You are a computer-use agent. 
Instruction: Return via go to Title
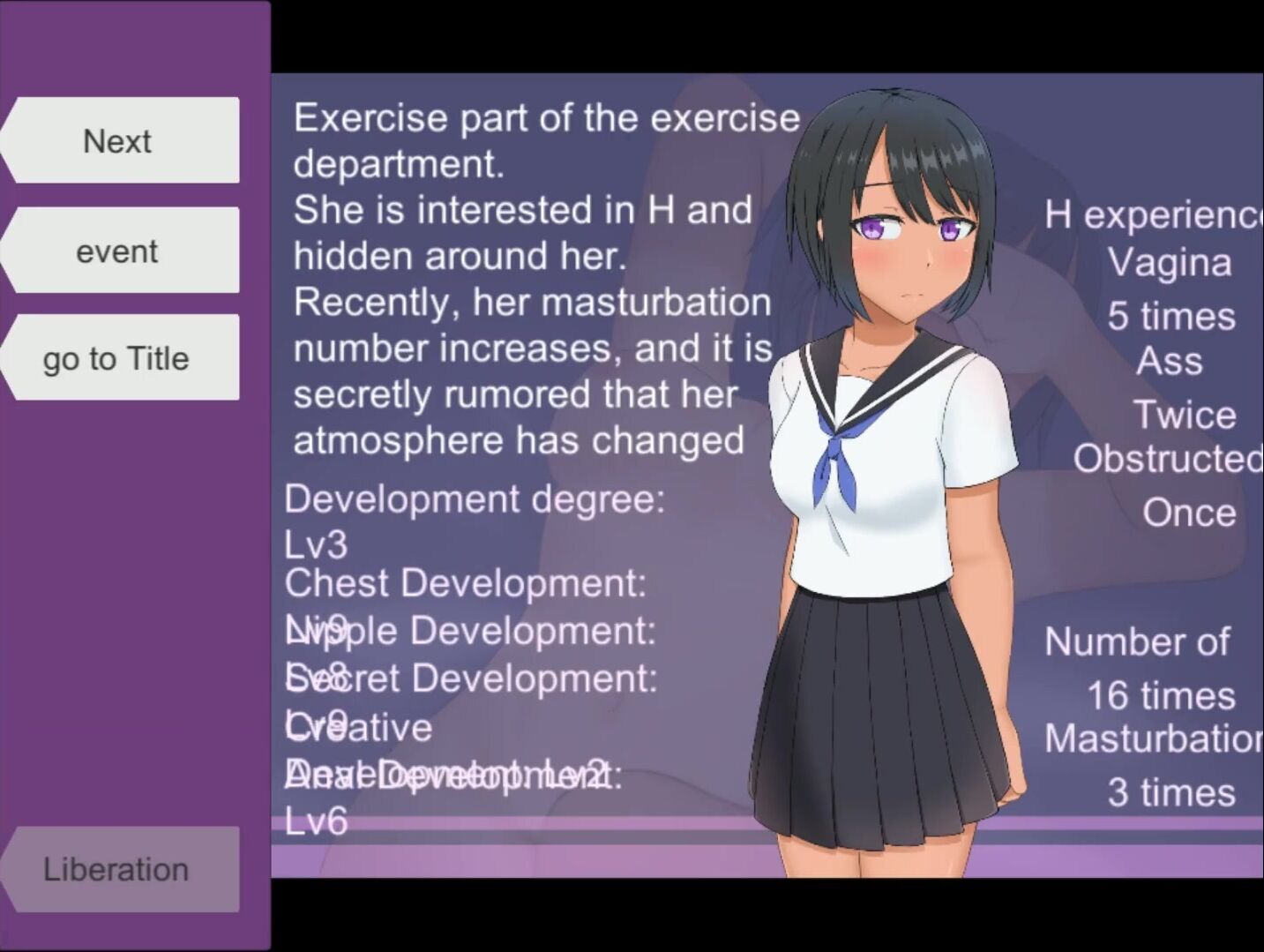pos(119,358)
